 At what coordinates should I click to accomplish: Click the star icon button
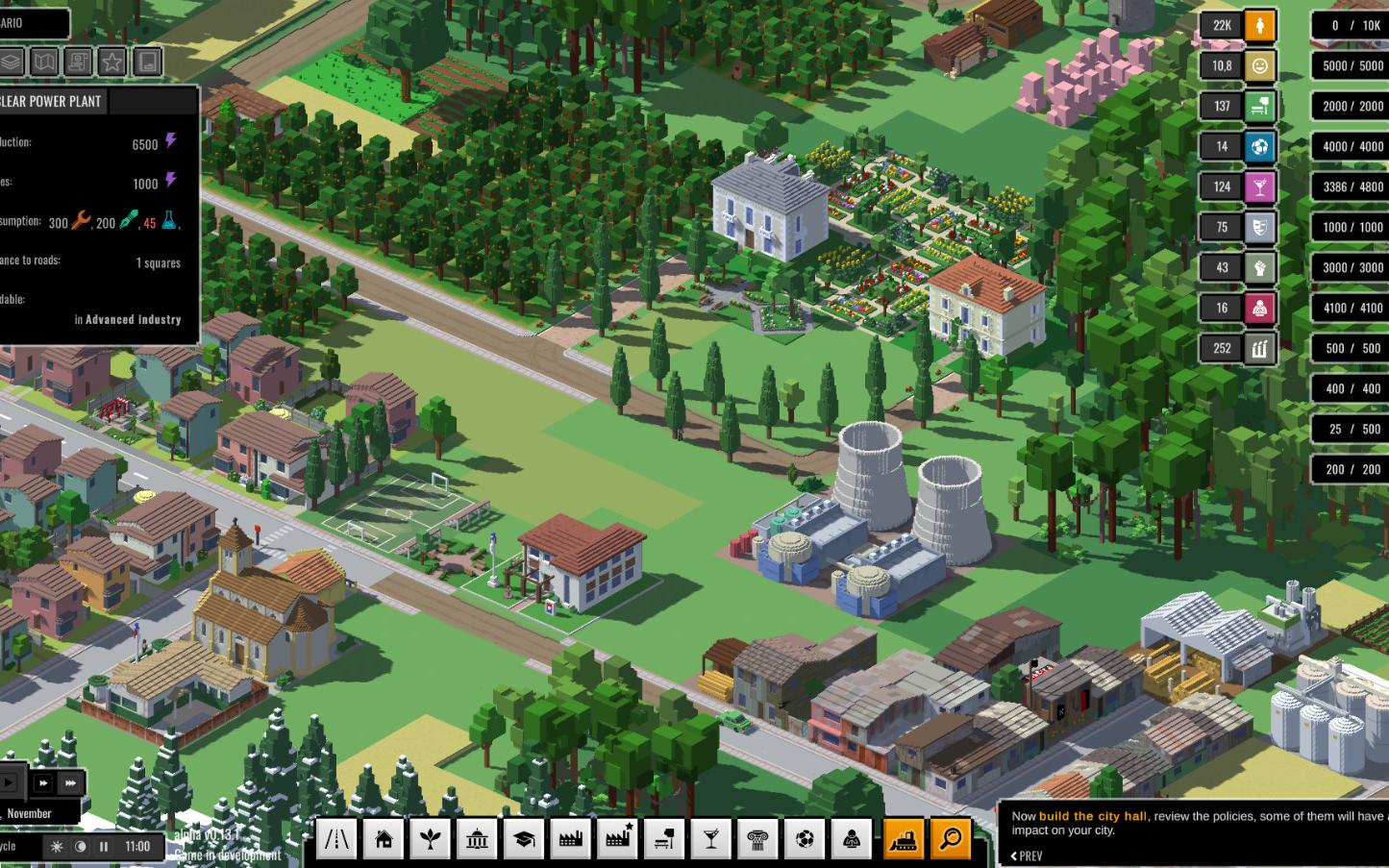[112, 62]
